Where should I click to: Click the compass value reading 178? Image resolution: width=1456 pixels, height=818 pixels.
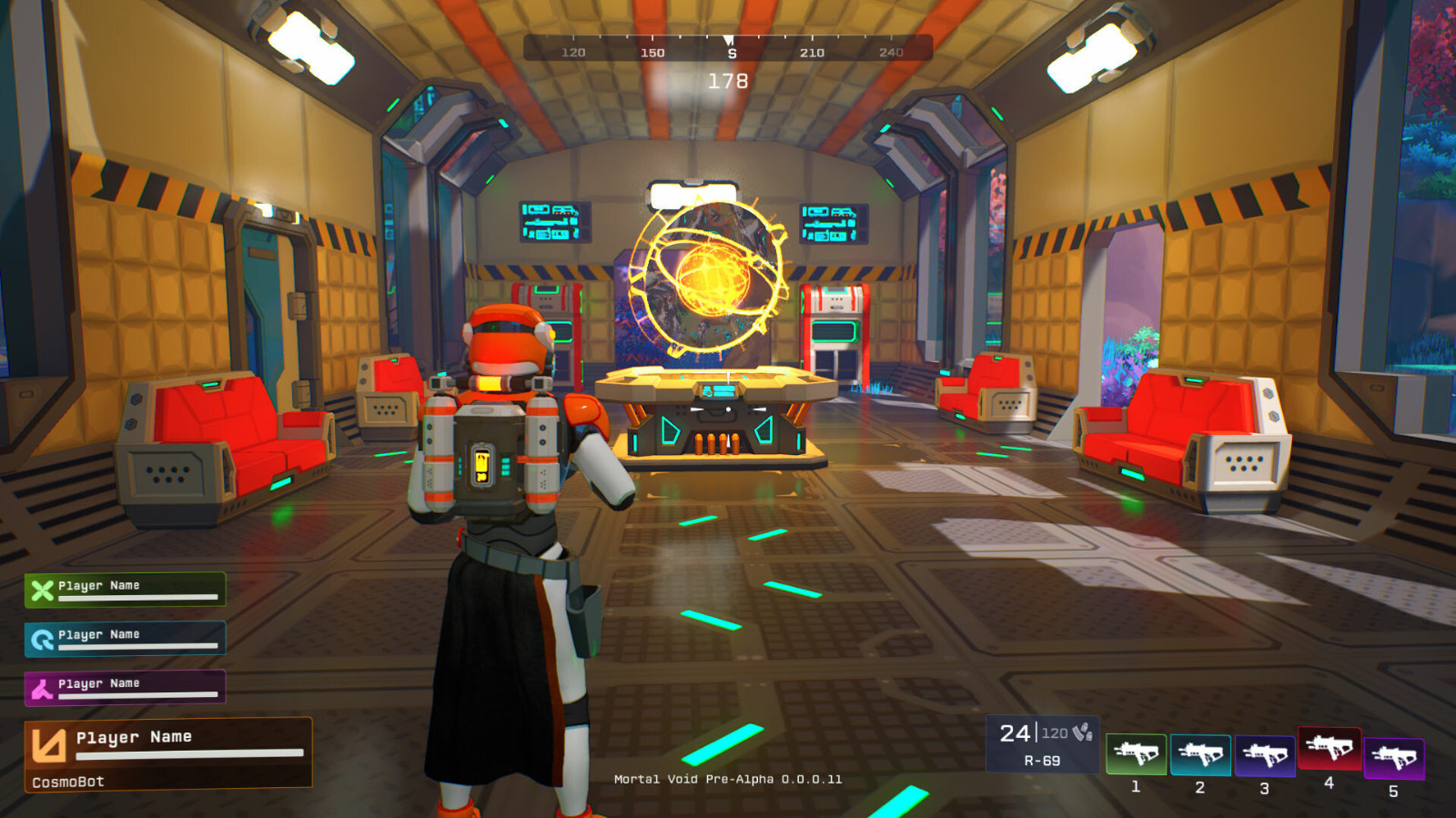tap(728, 80)
